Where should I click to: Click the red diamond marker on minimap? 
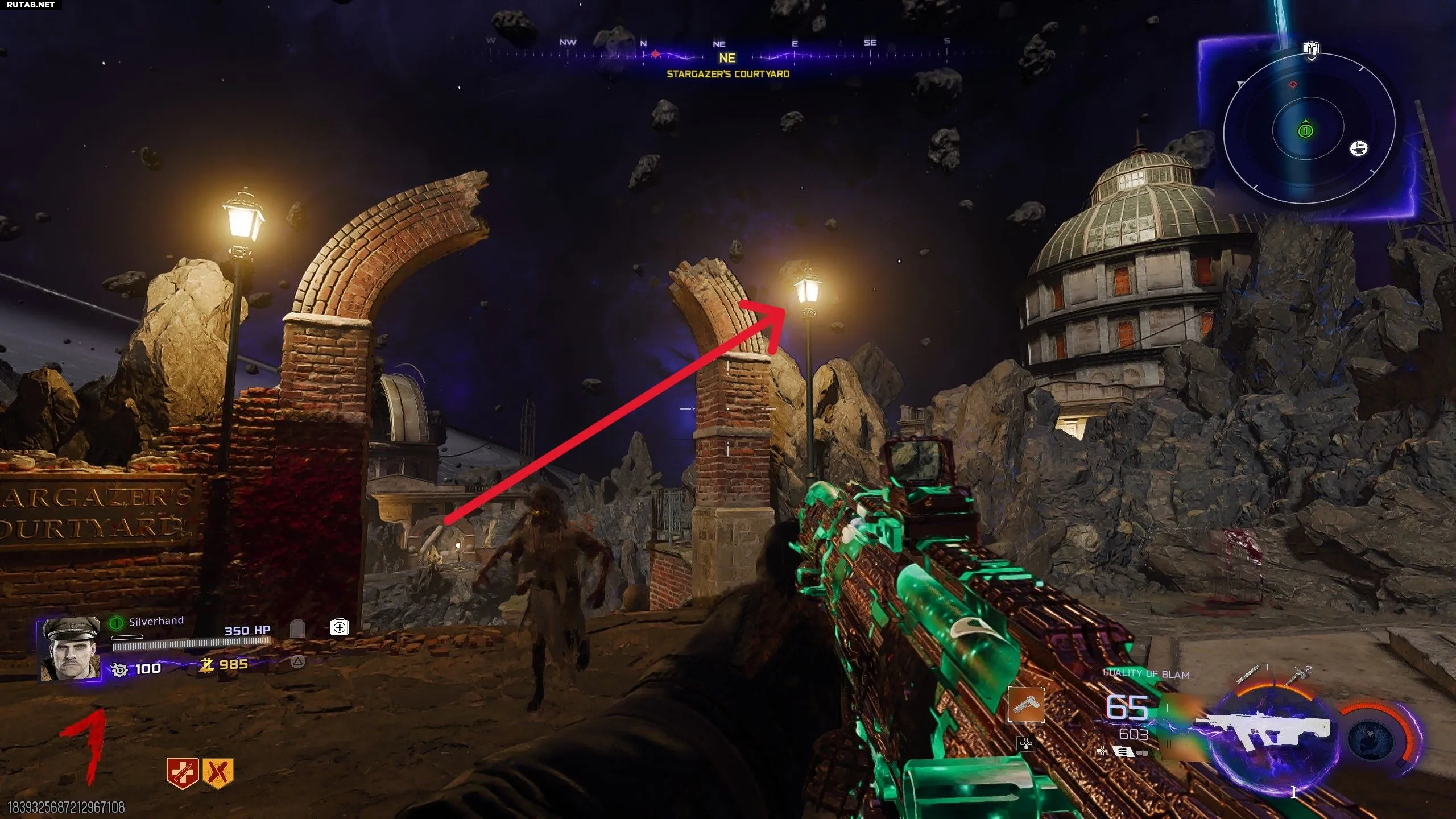click(x=1293, y=85)
